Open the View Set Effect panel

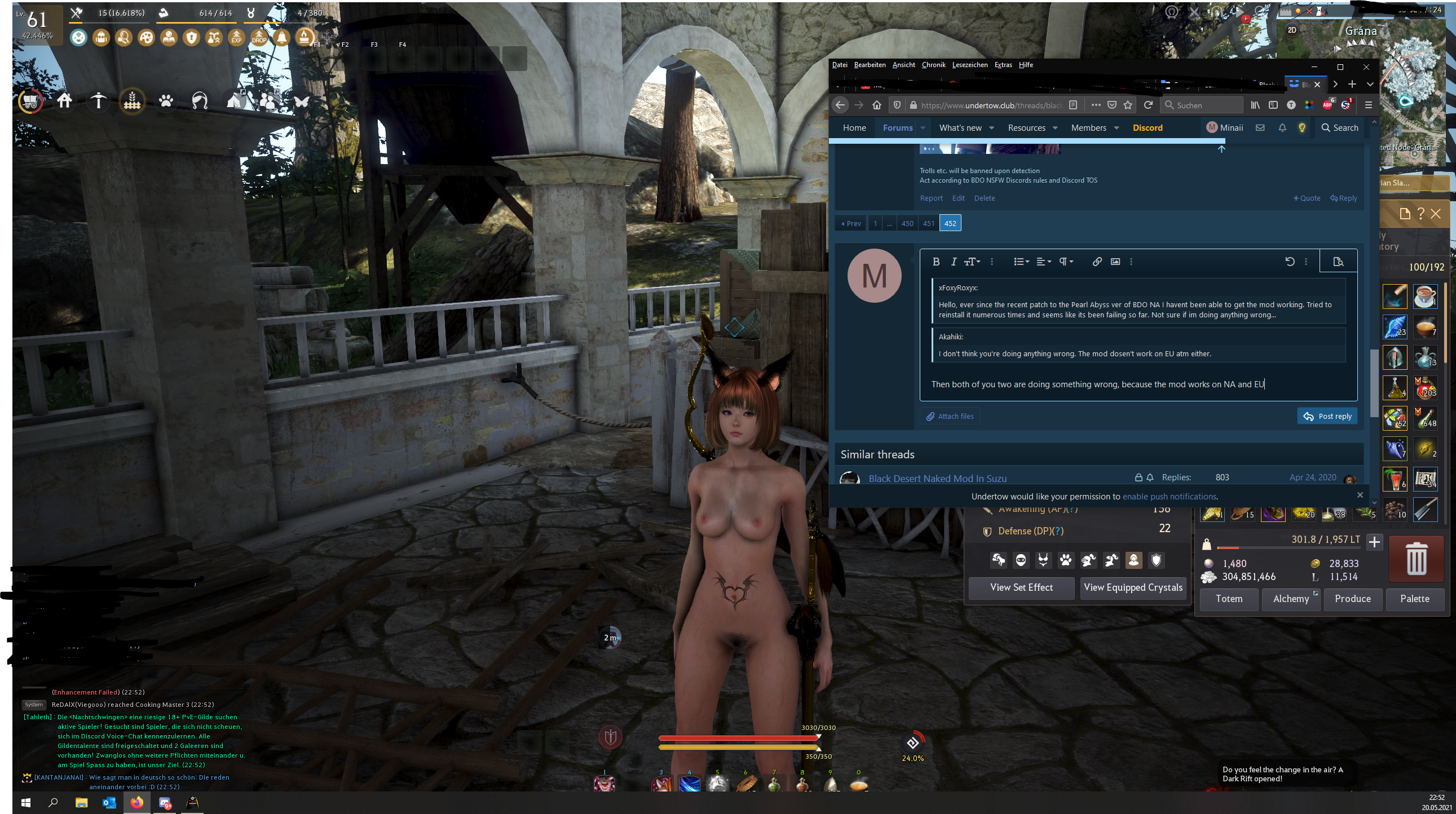(x=1021, y=587)
